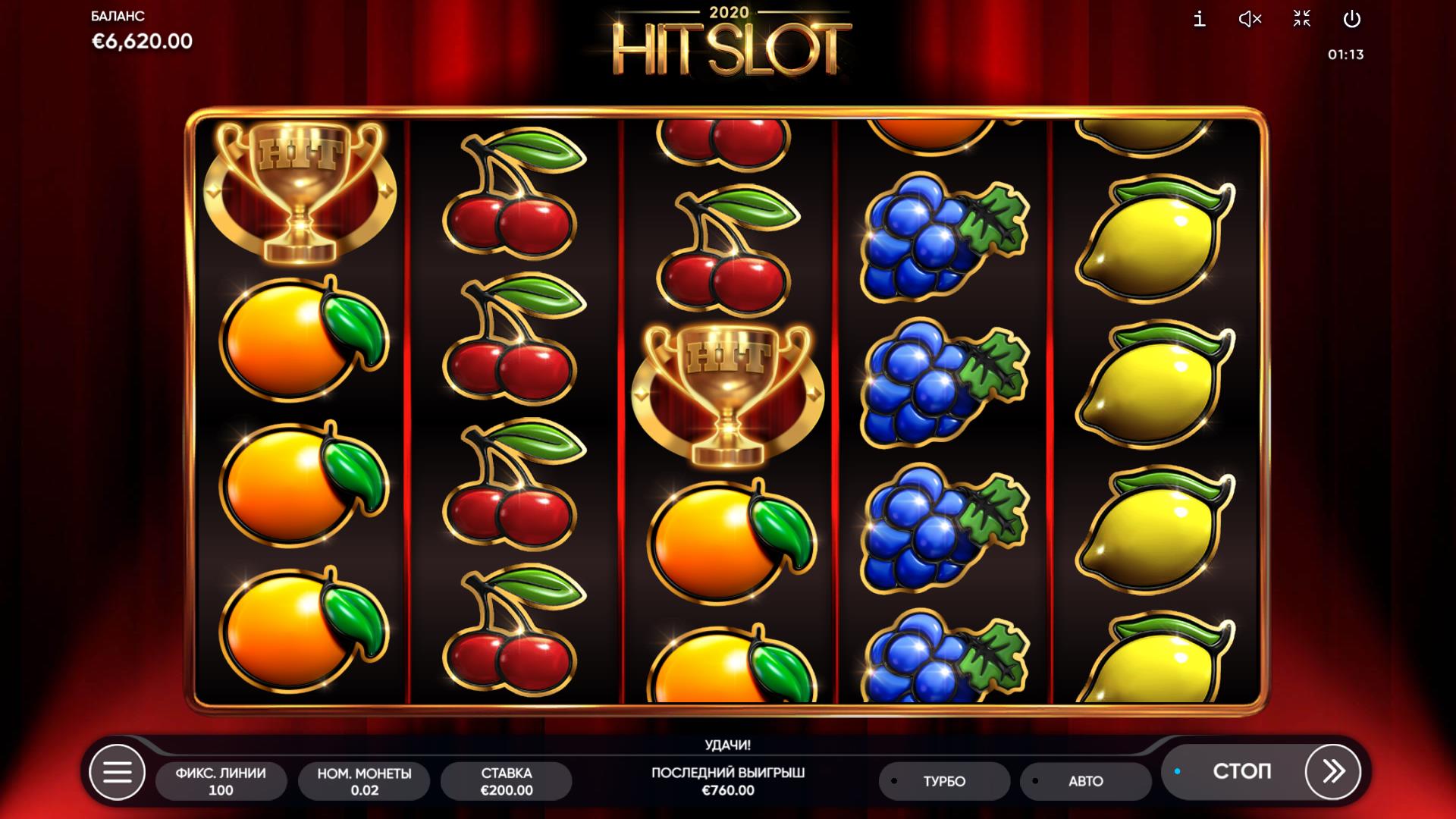Exit fullscreen mode
This screenshot has width=1456, height=819.
pyautogui.click(x=1301, y=19)
